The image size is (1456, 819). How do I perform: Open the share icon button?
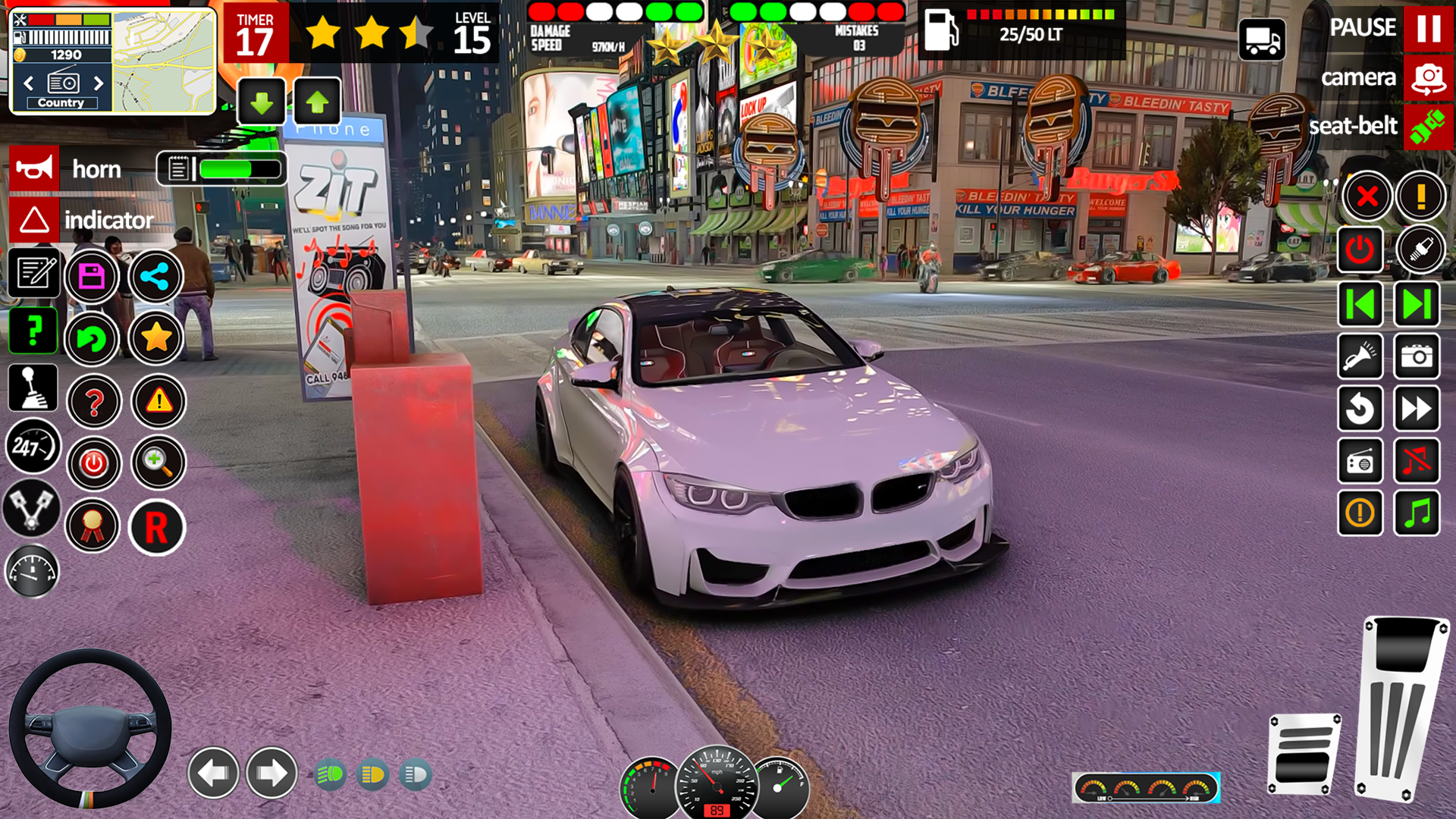[155, 276]
